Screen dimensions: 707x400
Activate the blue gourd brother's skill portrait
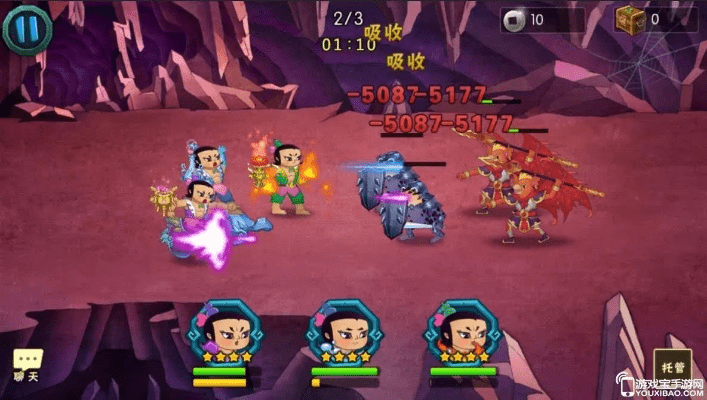pyautogui.click(x=344, y=332)
